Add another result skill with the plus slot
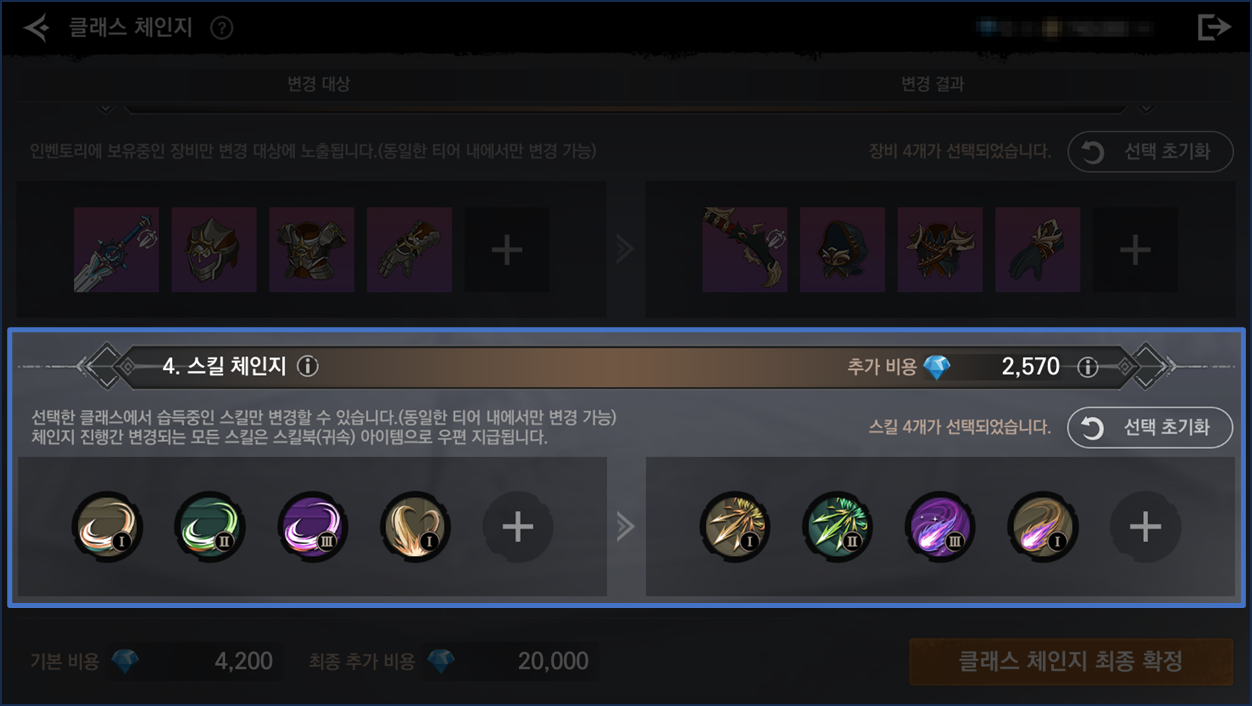 click(x=1145, y=526)
